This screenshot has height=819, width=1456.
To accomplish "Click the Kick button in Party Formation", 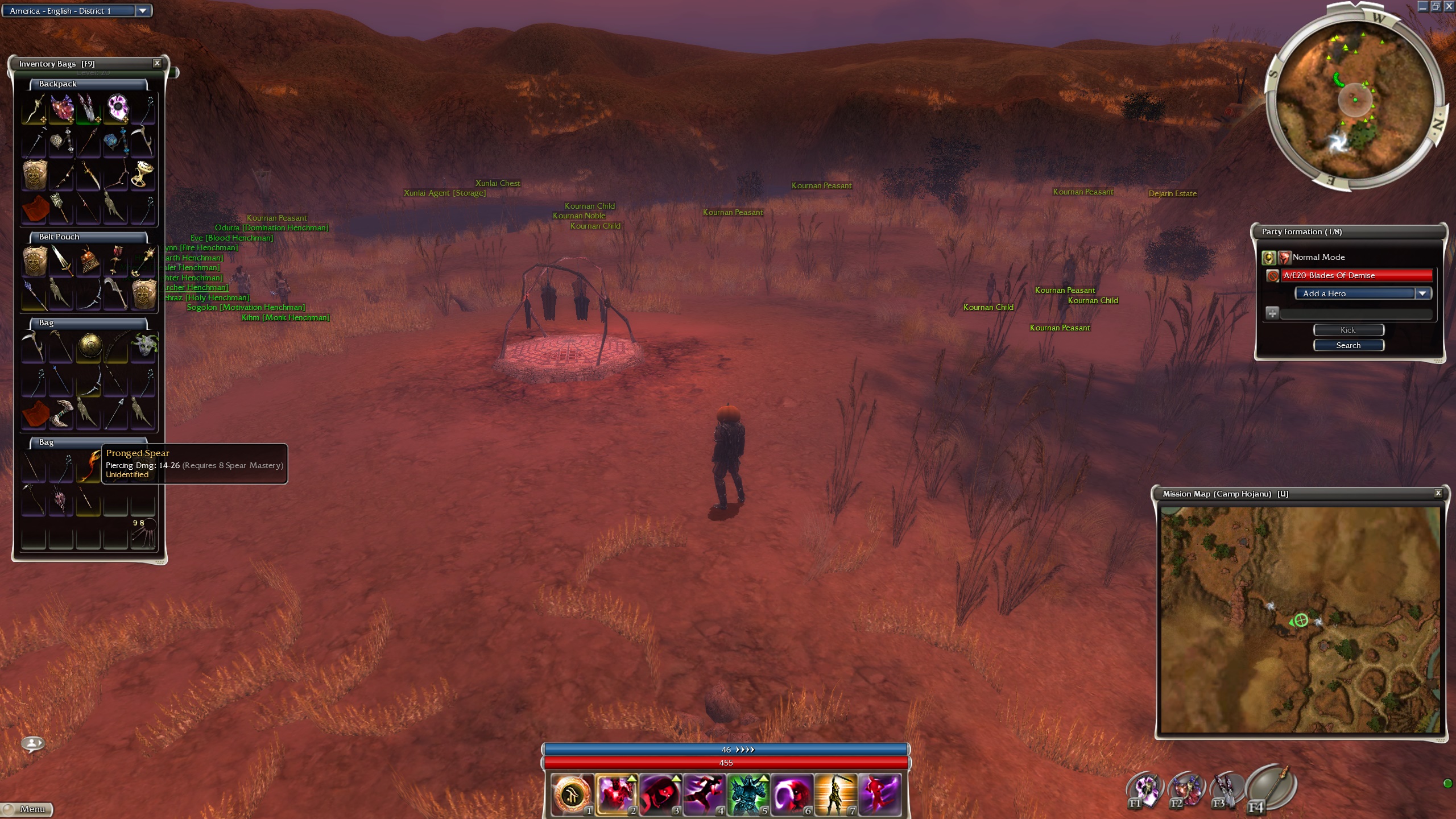I will [x=1348, y=330].
